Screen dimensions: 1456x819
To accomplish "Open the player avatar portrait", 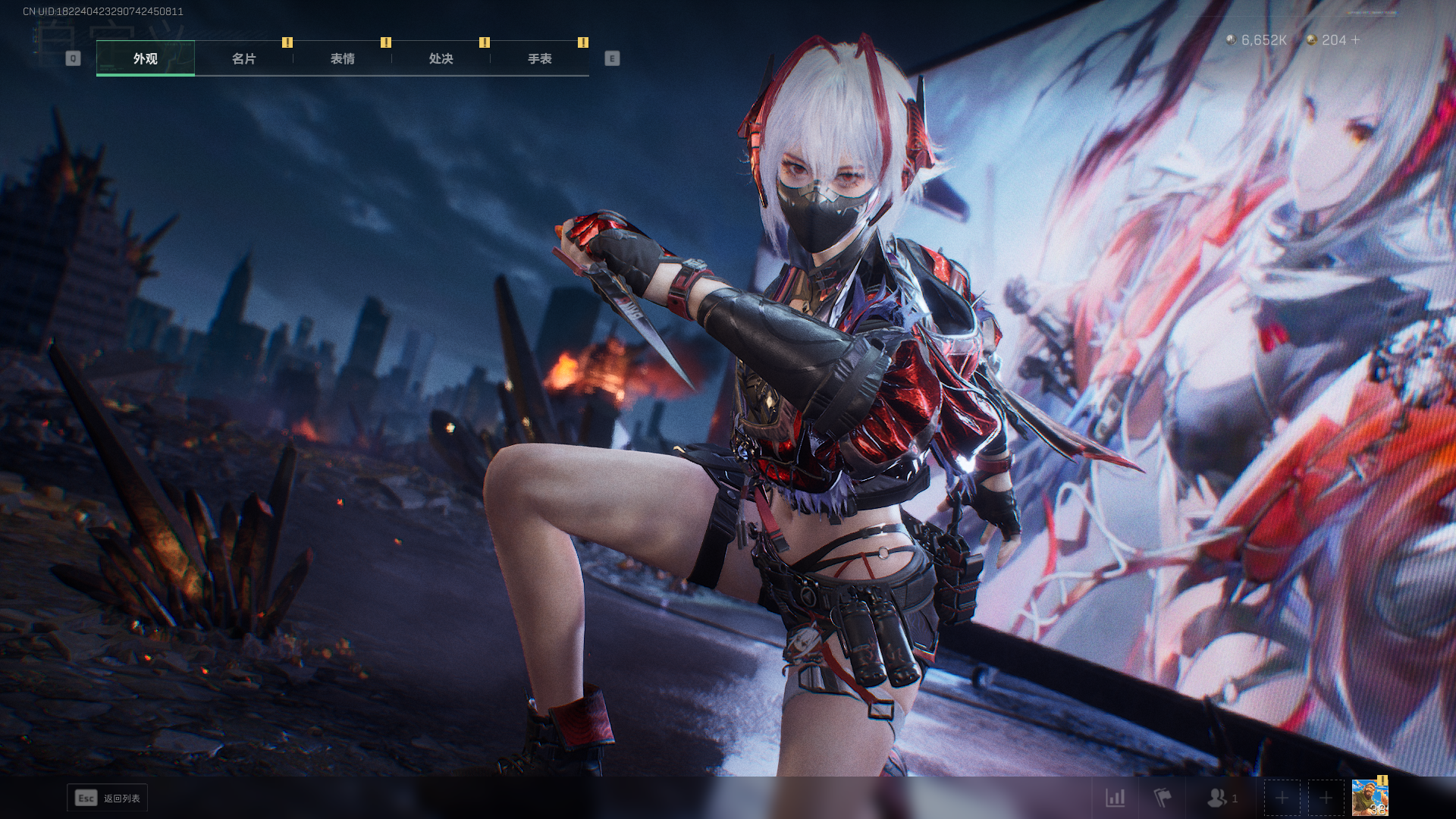I will click(x=1370, y=798).
